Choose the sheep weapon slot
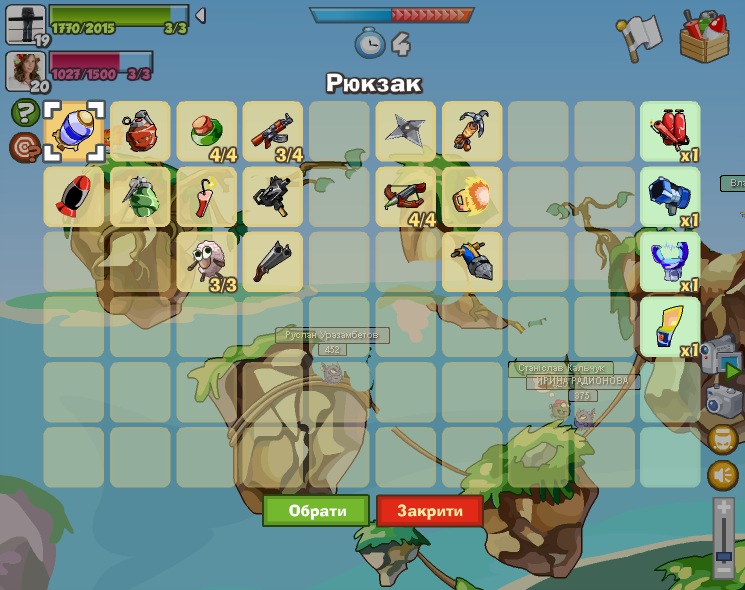 click(x=207, y=262)
